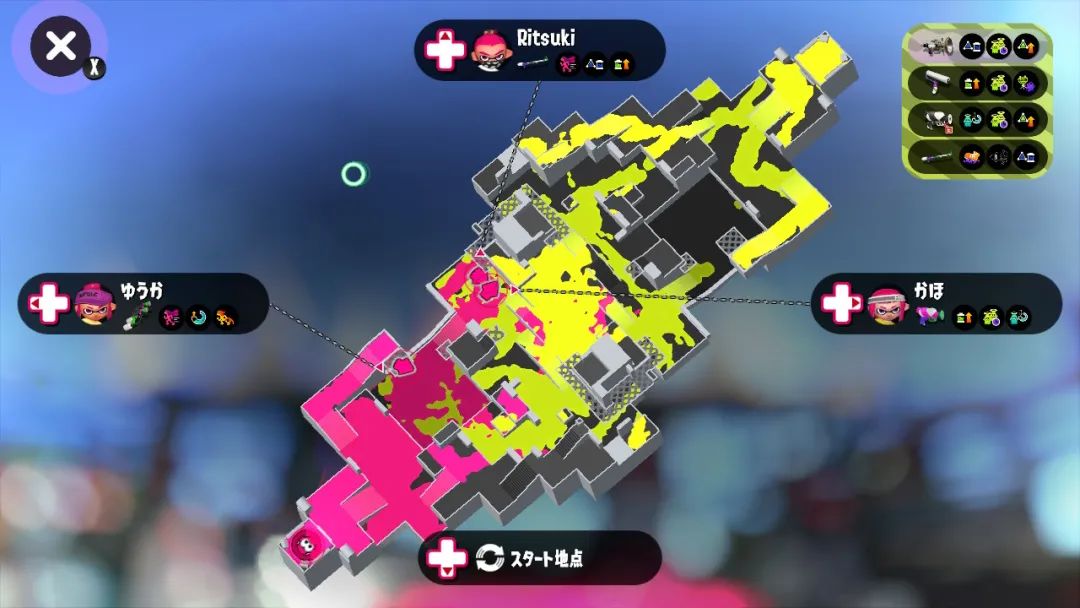Select the highlighted top enemy loadout row
Screen dimensions: 1080x608
(x=976, y=46)
